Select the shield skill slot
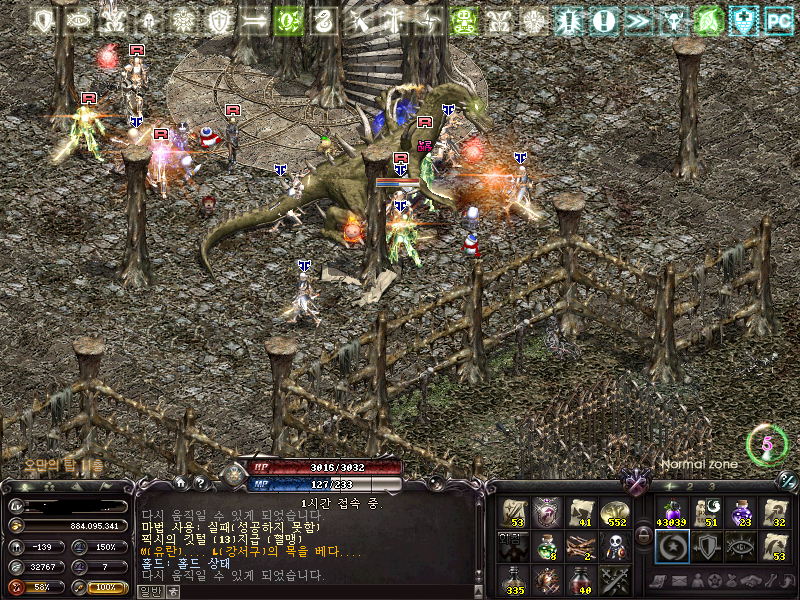Screen dimensions: 800x600 tap(705, 546)
